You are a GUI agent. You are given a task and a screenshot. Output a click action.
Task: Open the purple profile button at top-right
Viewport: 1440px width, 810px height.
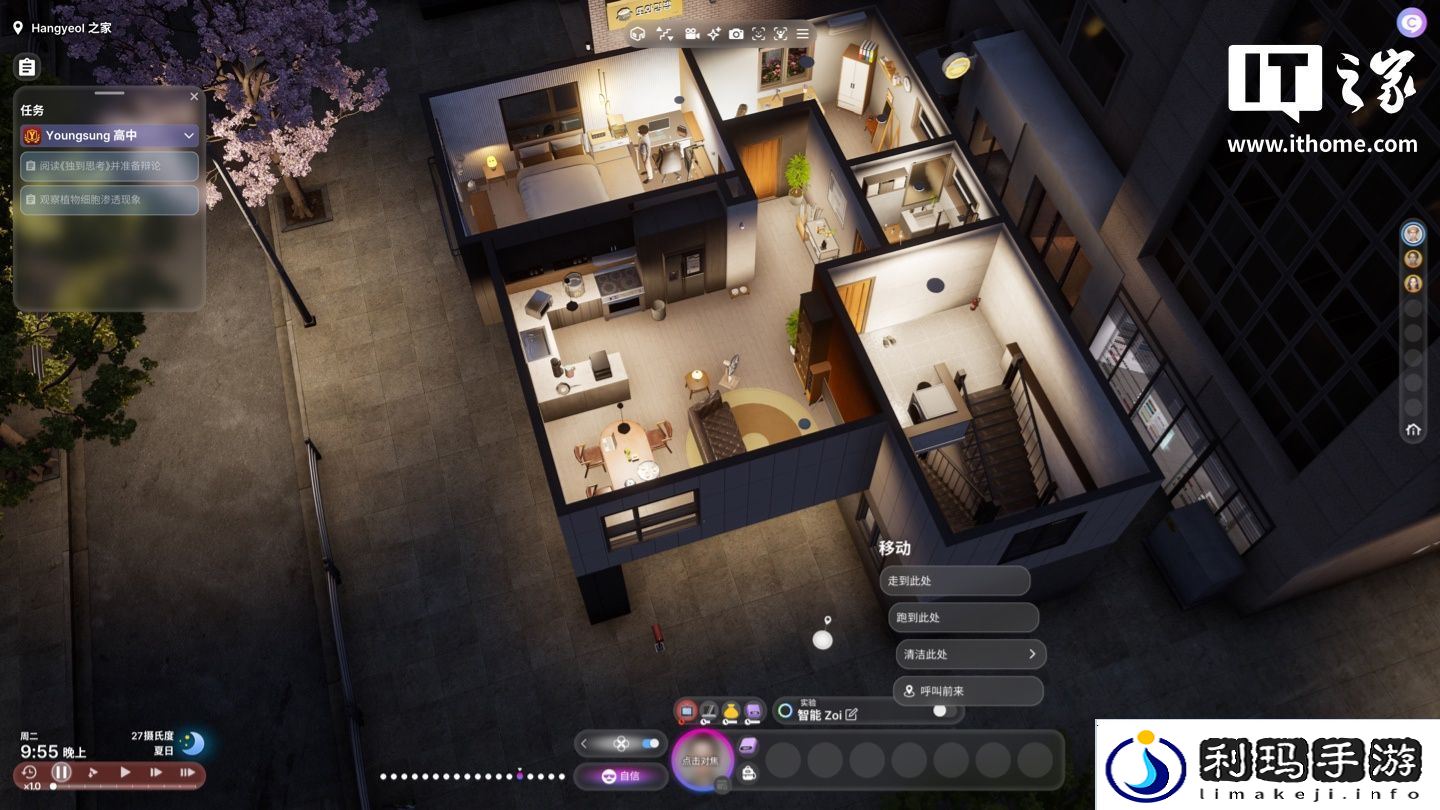1411,23
